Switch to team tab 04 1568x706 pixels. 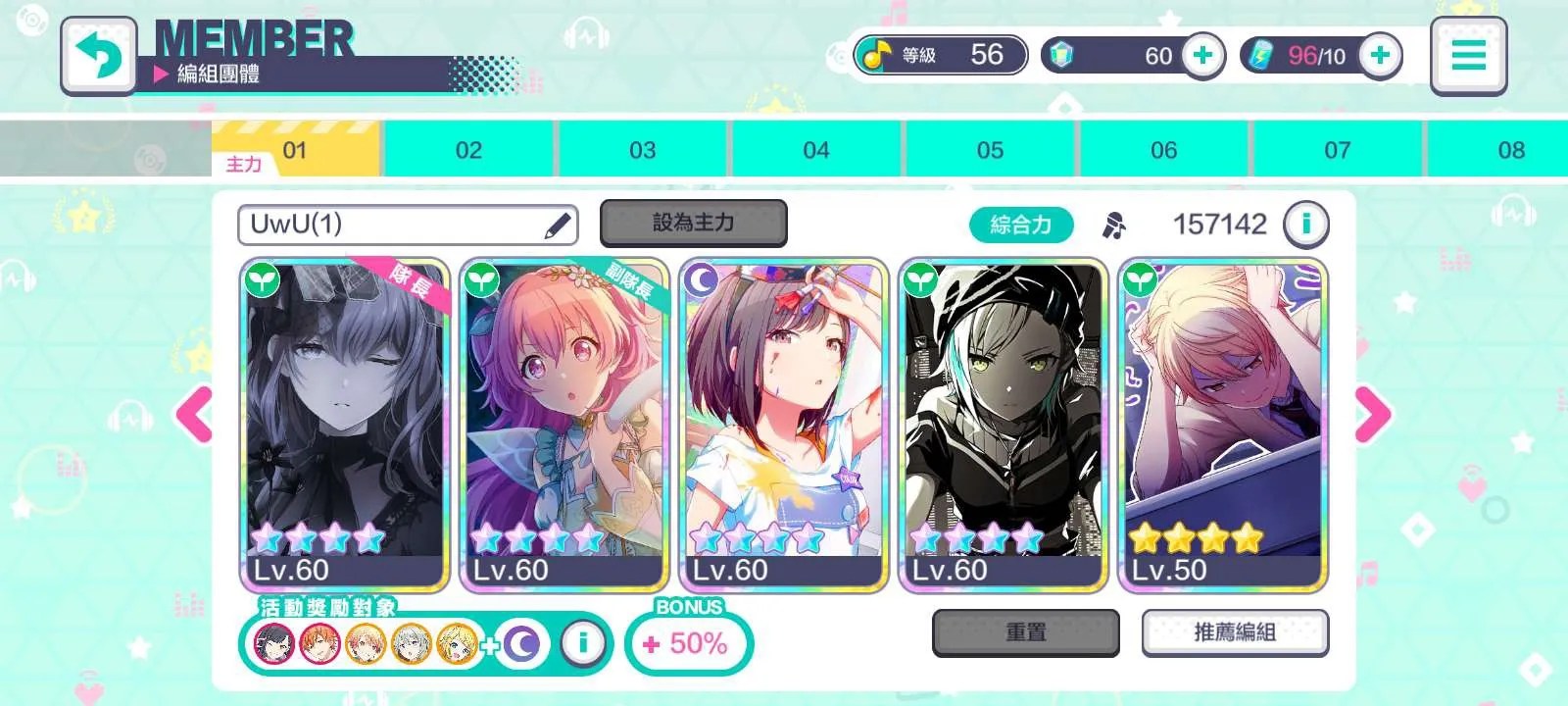pyautogui.click(x=815, y=150)
